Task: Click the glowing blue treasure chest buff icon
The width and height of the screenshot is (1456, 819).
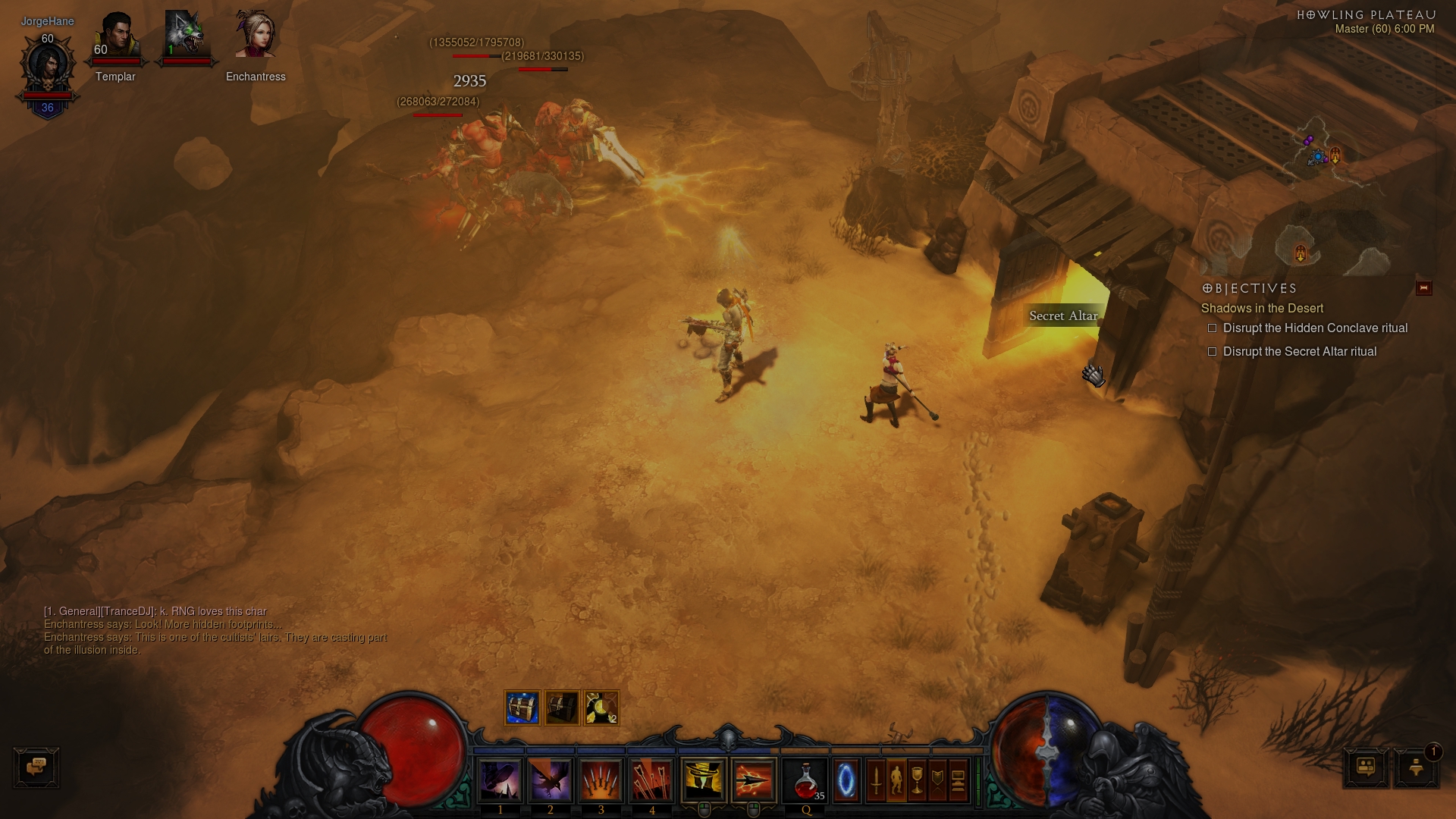Action: (x=522, y=708)
